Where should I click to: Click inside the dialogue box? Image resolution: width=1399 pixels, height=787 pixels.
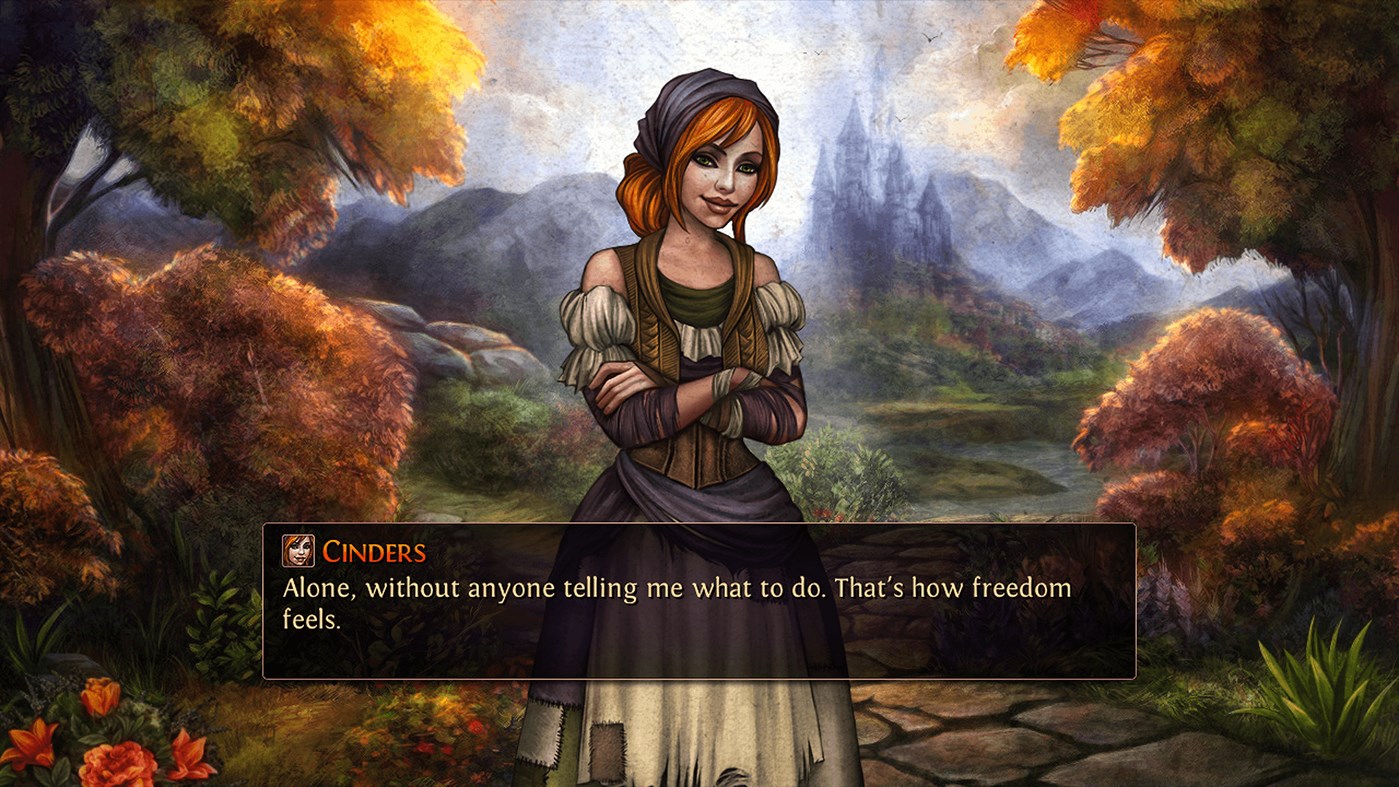click(700, 600)
